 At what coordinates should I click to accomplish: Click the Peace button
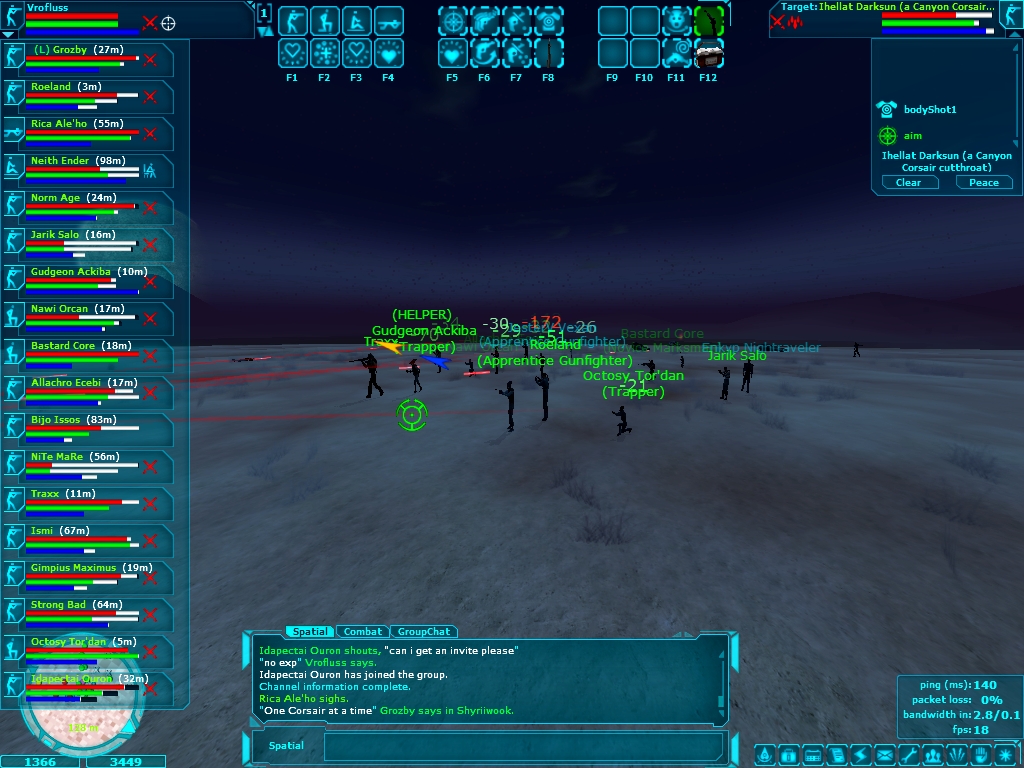coord(983,183)
